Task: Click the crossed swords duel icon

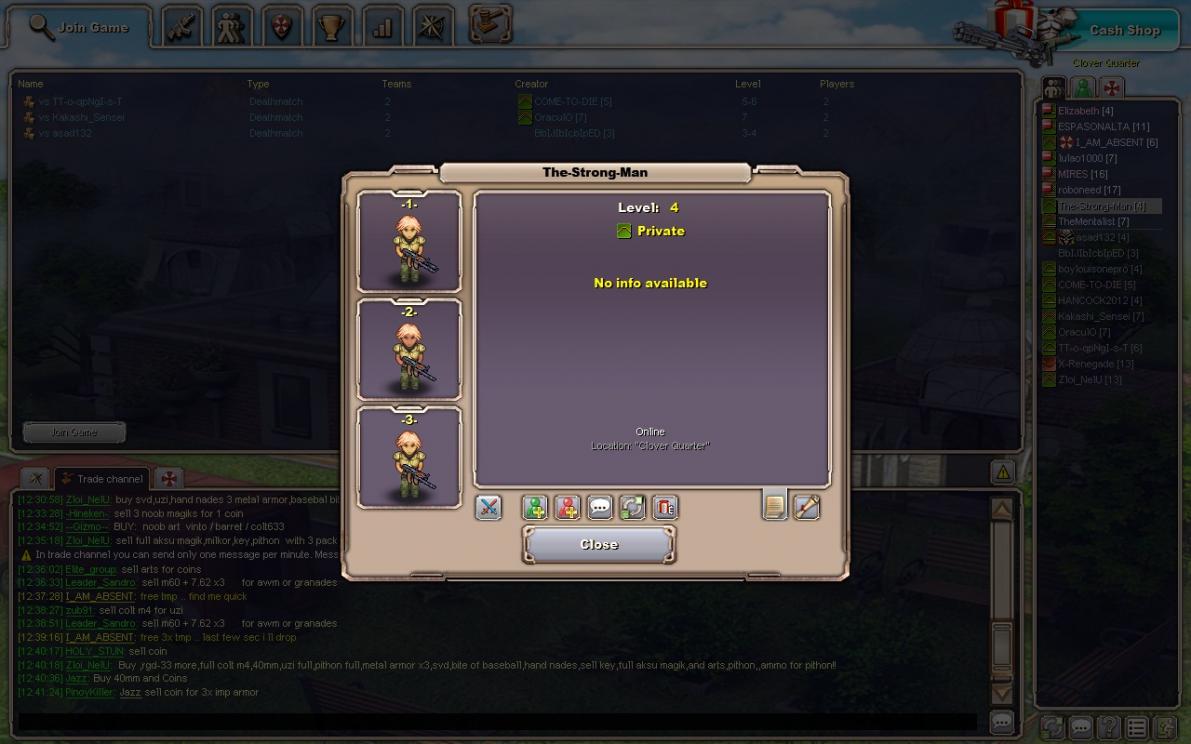Action: click(x=488, y=507)
